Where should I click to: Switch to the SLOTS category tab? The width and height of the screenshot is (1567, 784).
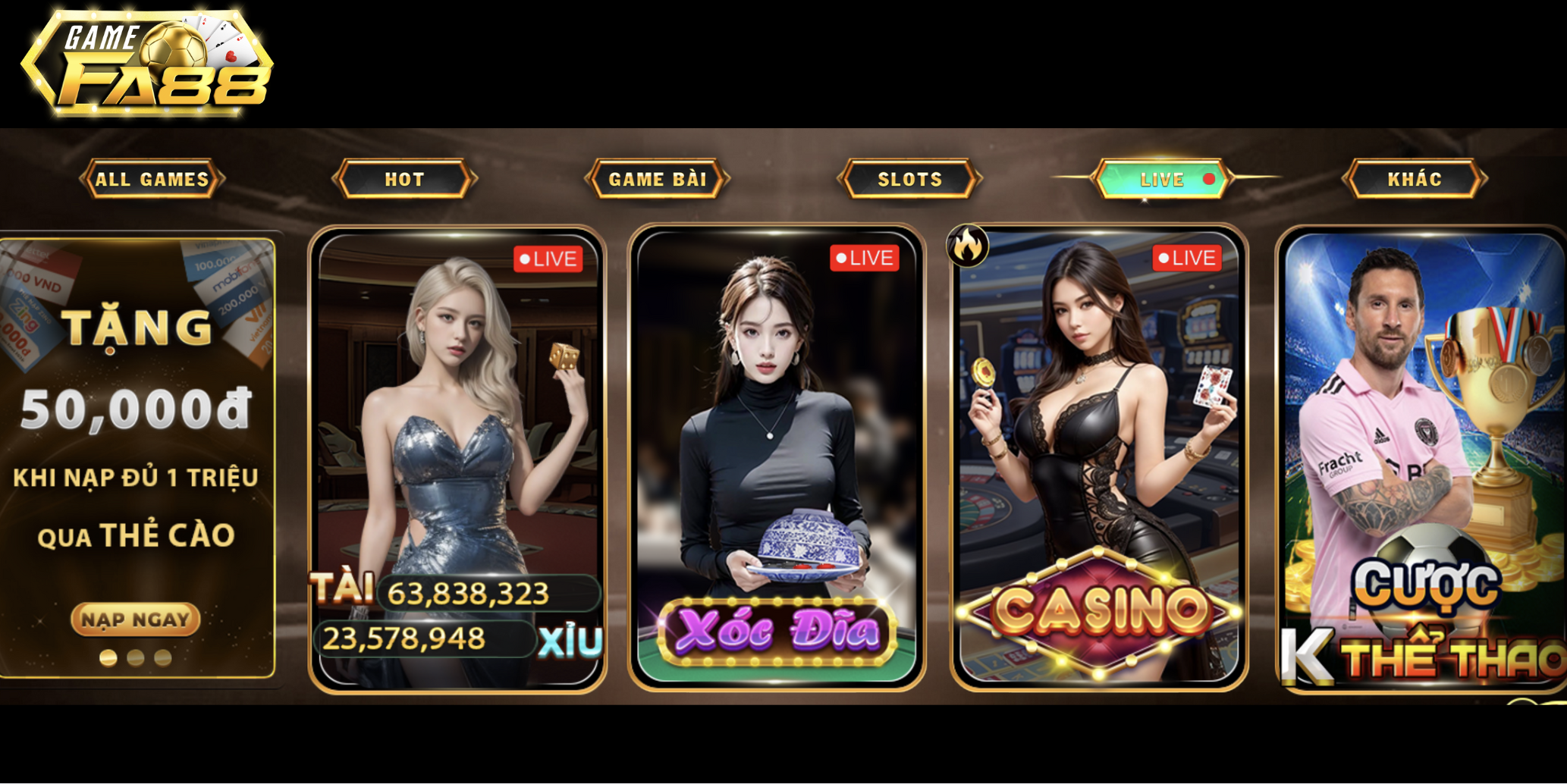point(909,180)
